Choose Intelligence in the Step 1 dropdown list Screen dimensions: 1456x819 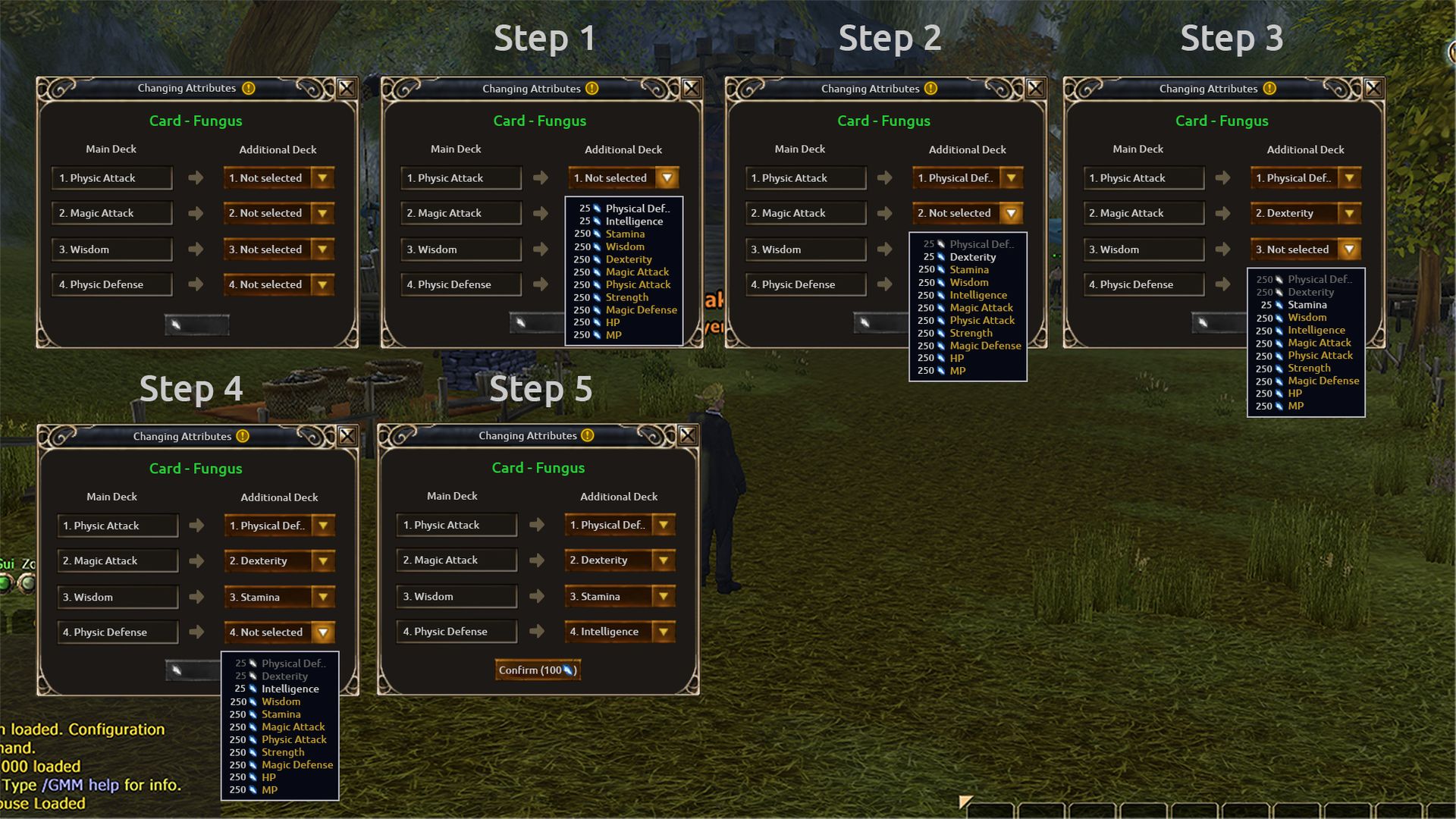click(634, 221)
